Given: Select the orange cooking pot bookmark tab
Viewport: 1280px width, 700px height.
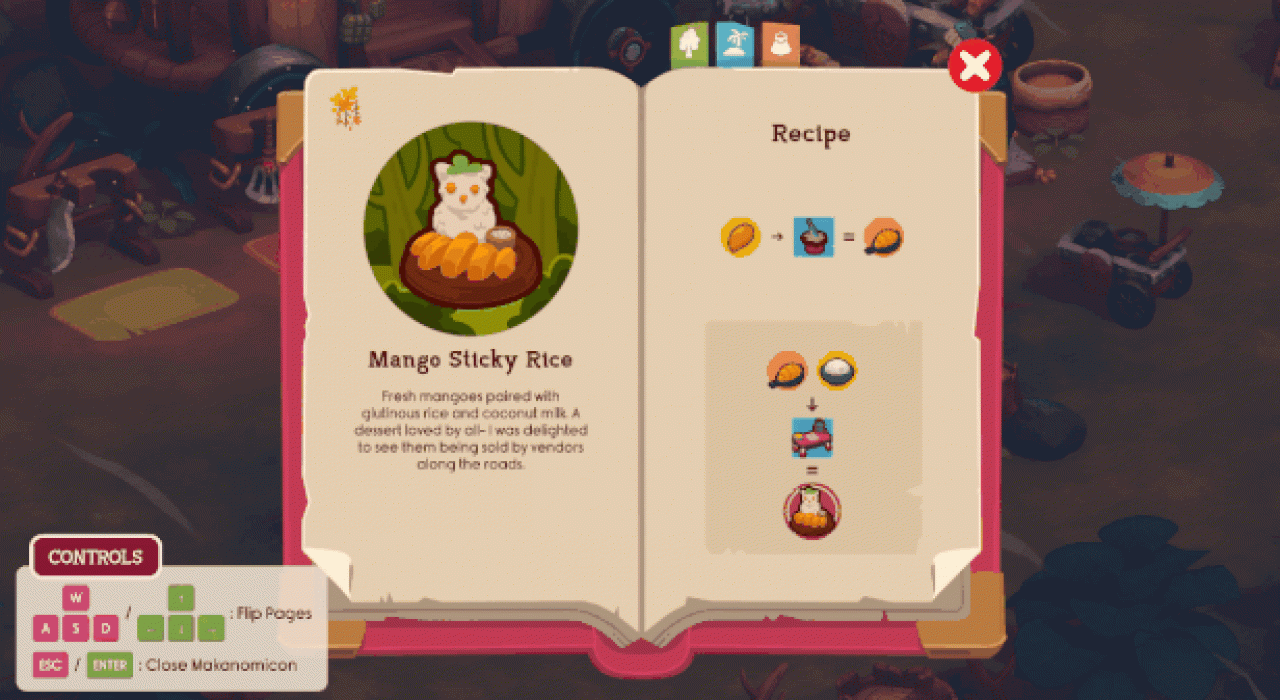Looking at the screenshot, I should point(779,44).
